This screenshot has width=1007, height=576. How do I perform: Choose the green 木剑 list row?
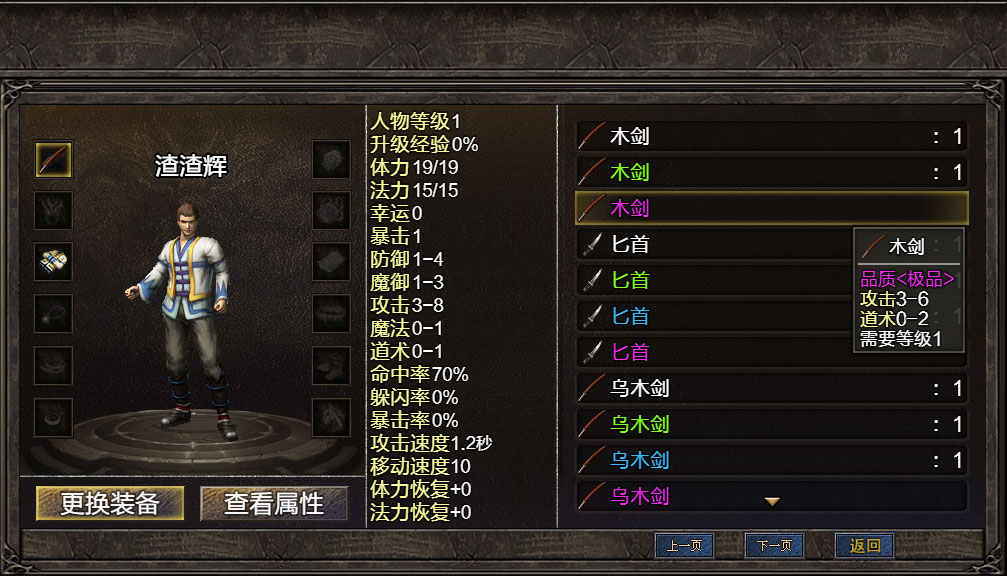(771, 172)
